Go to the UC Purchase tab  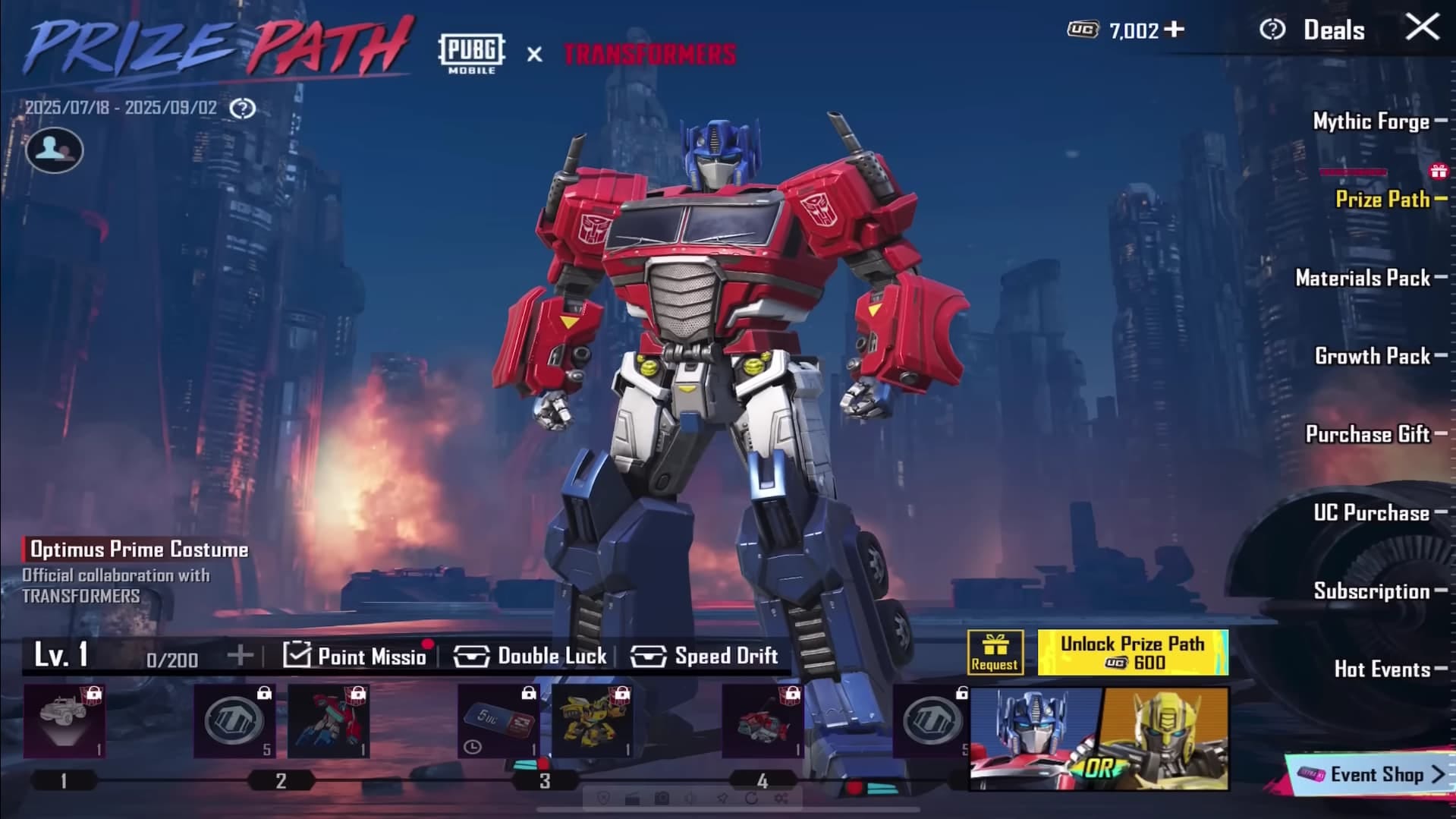[1371, 513]
